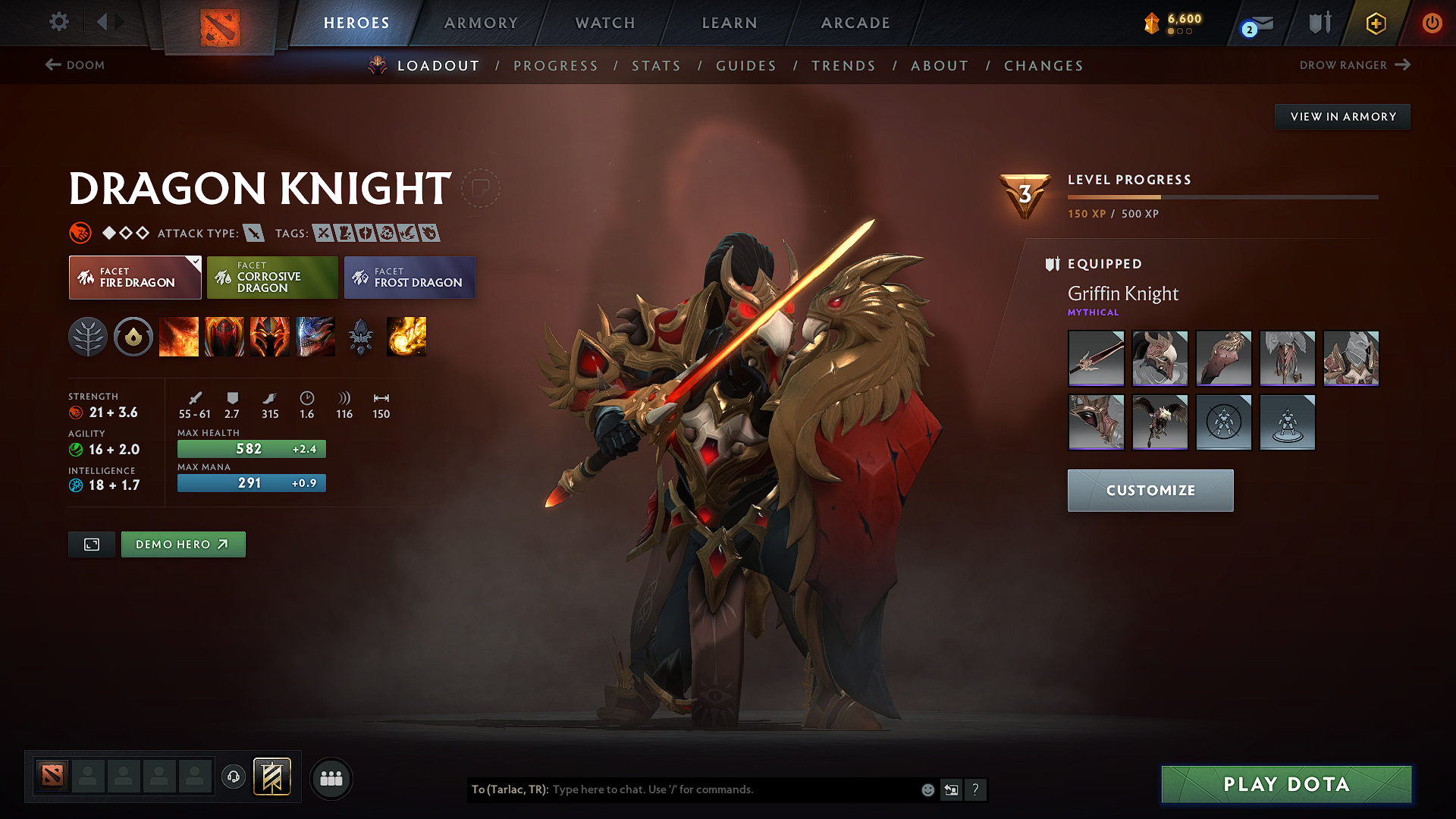This screenshot has width=1456, height=819.
Task: Open the Guides section
Action: click(746, 66)
